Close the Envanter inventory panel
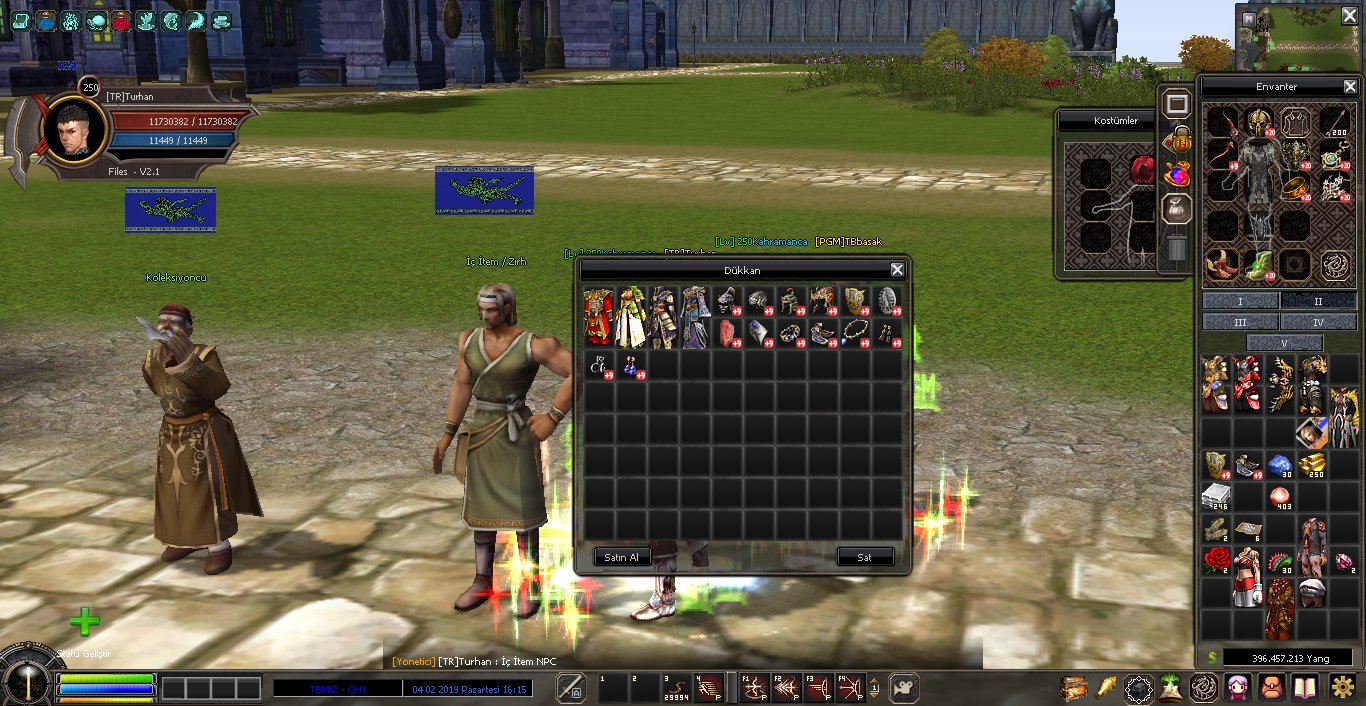Image resolution: width=1366 pixels, height=706 pixels. [x=1349, y=87]
